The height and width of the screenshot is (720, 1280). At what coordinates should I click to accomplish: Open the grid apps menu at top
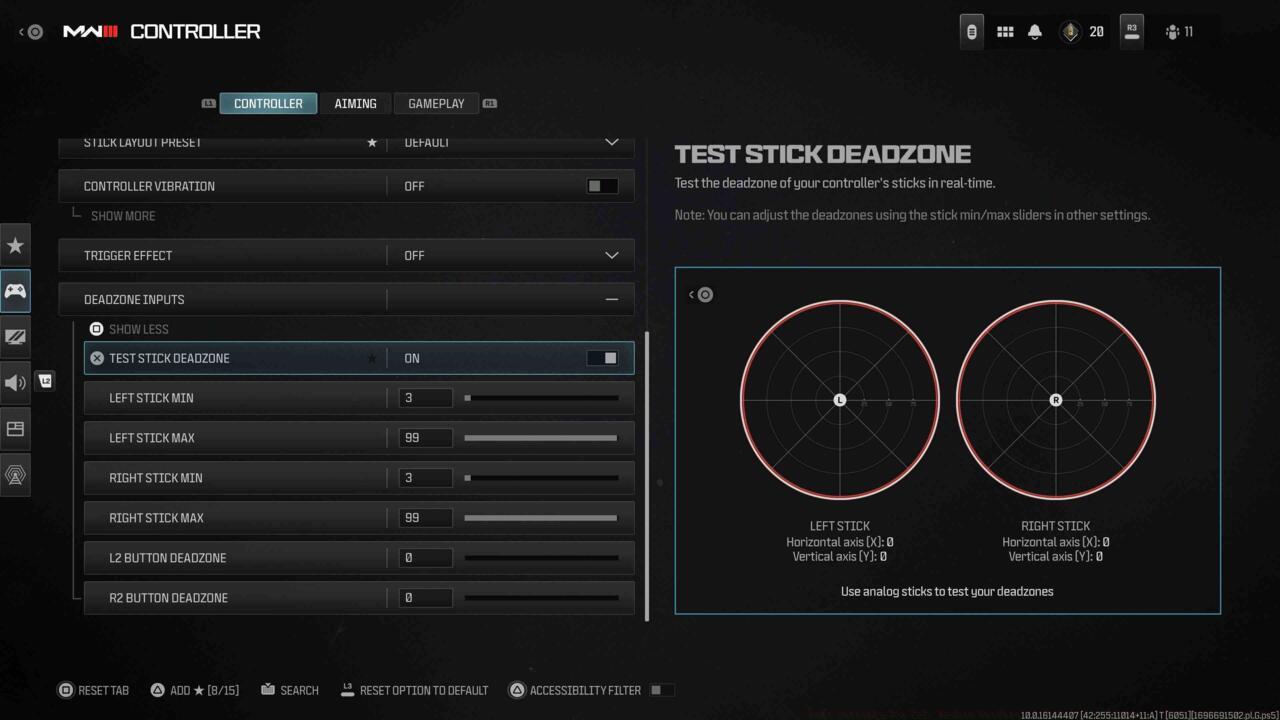(1005, 31)
